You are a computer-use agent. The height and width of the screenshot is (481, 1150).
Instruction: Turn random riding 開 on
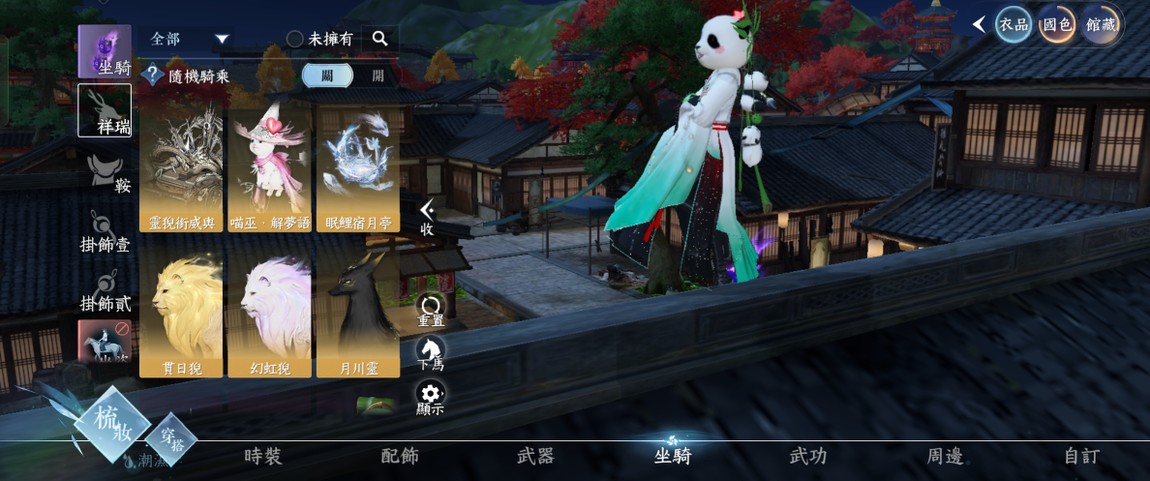377,75
